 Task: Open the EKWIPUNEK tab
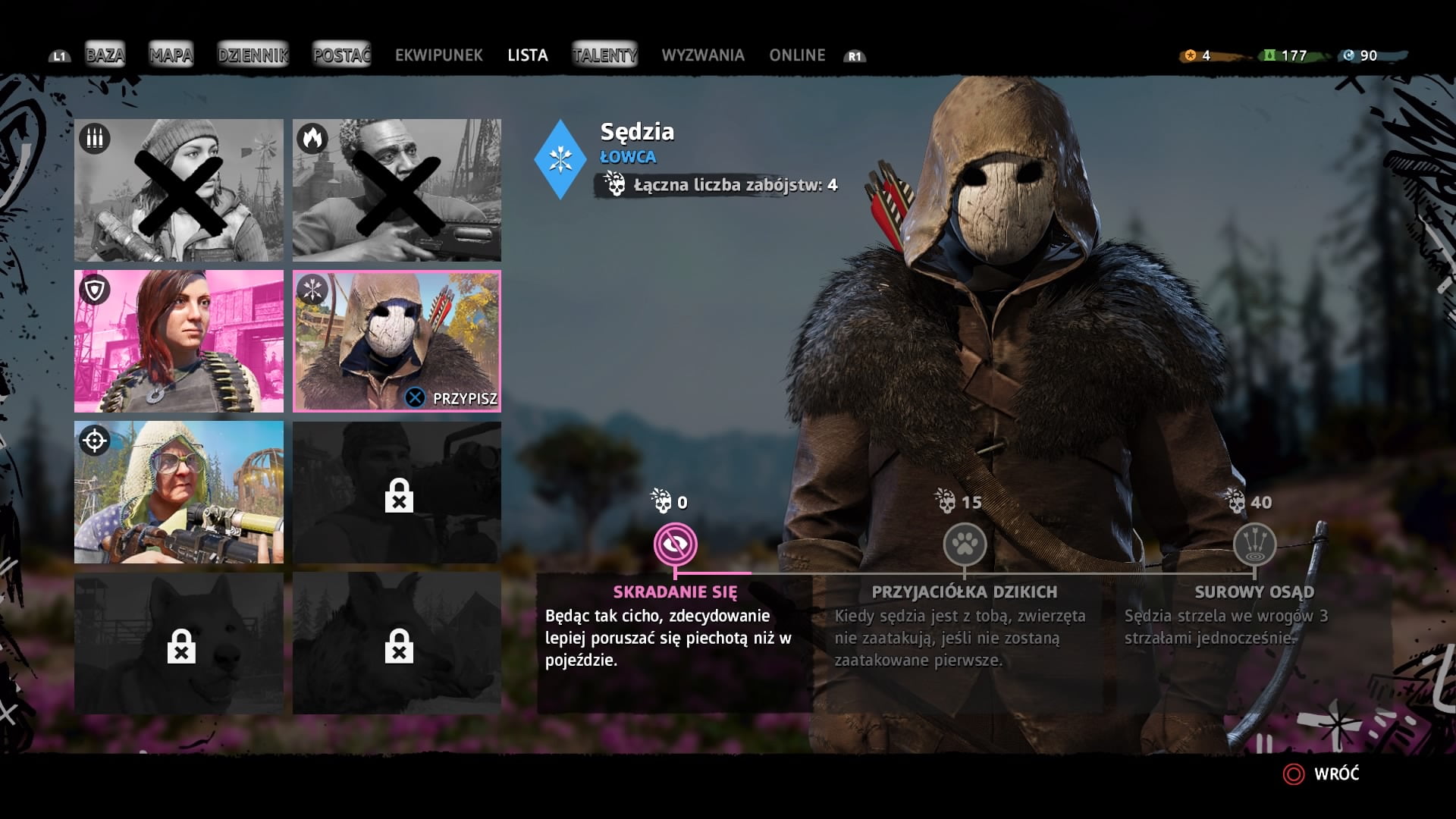(438, 55)
